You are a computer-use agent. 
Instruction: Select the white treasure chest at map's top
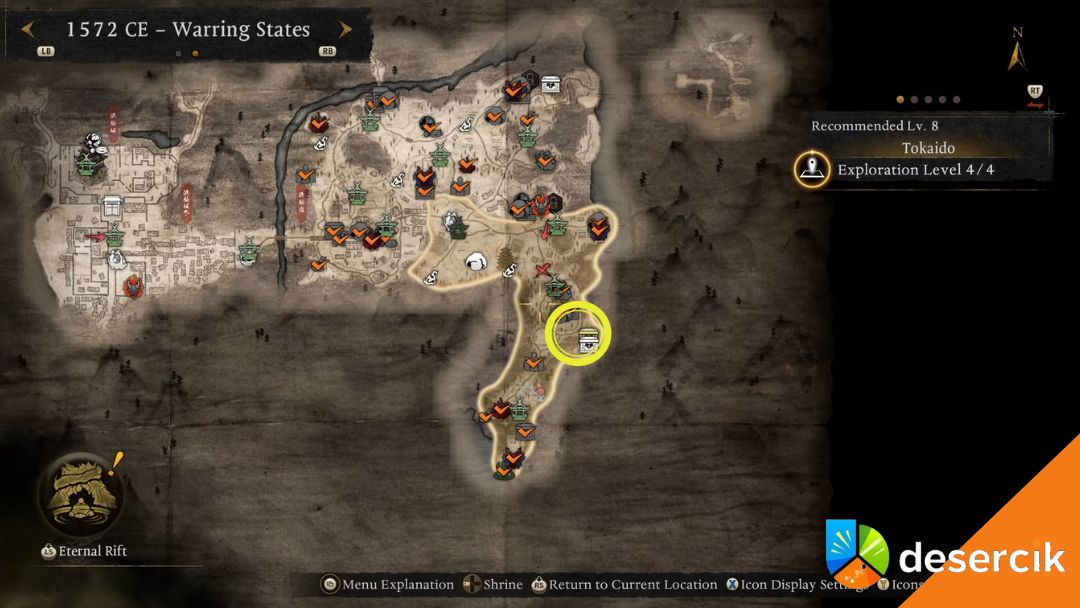551,84
